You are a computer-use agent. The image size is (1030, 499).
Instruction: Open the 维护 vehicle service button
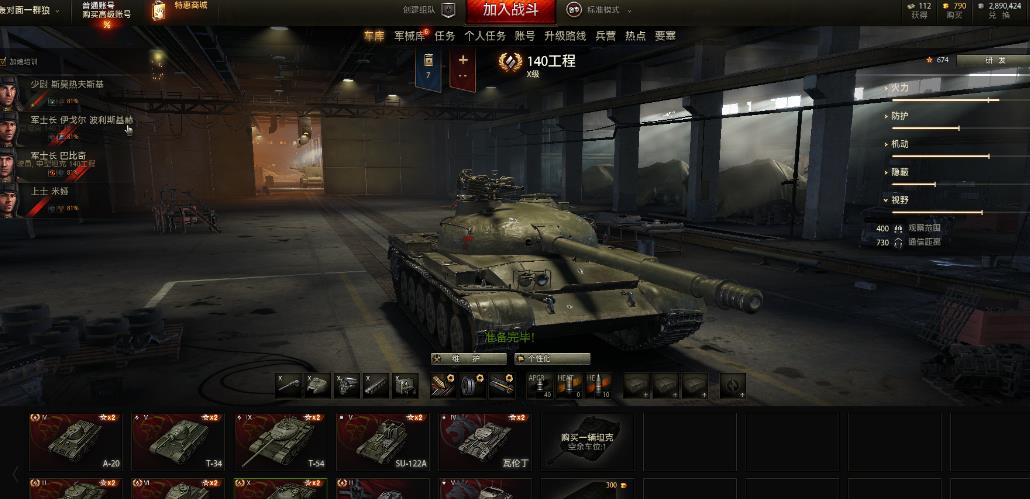click(x=470, y=358)
